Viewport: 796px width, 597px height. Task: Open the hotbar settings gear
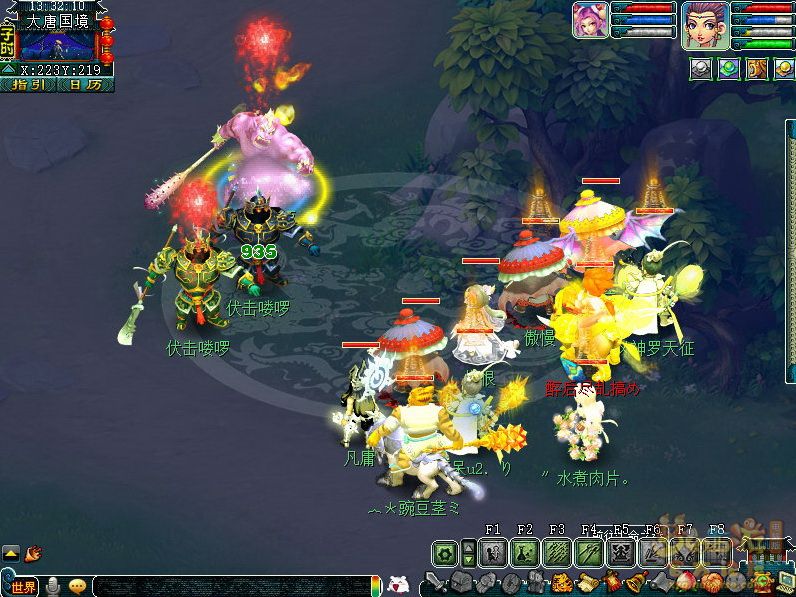coord(445,552)
